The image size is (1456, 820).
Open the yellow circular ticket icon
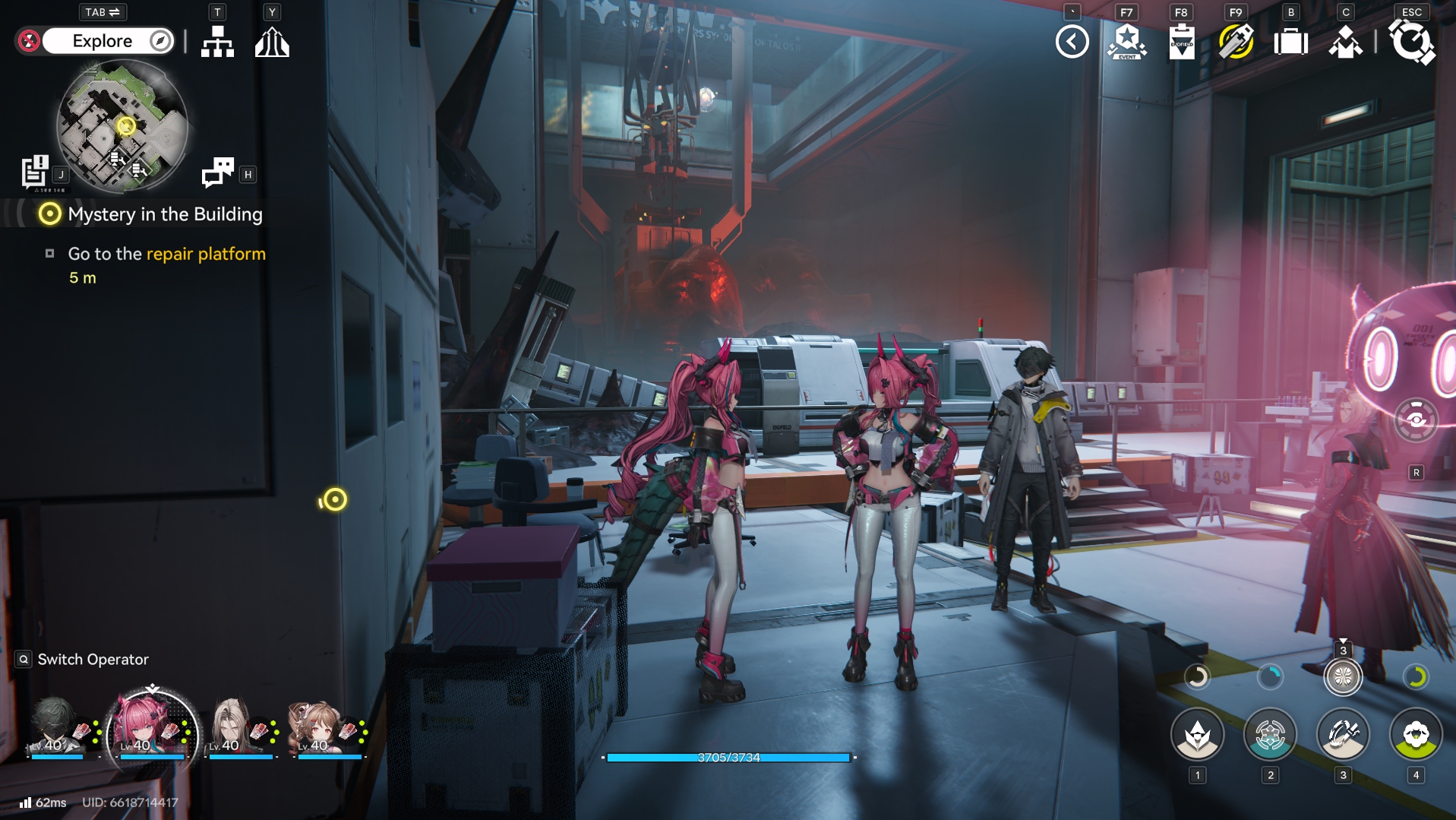tap(1236, 42)
